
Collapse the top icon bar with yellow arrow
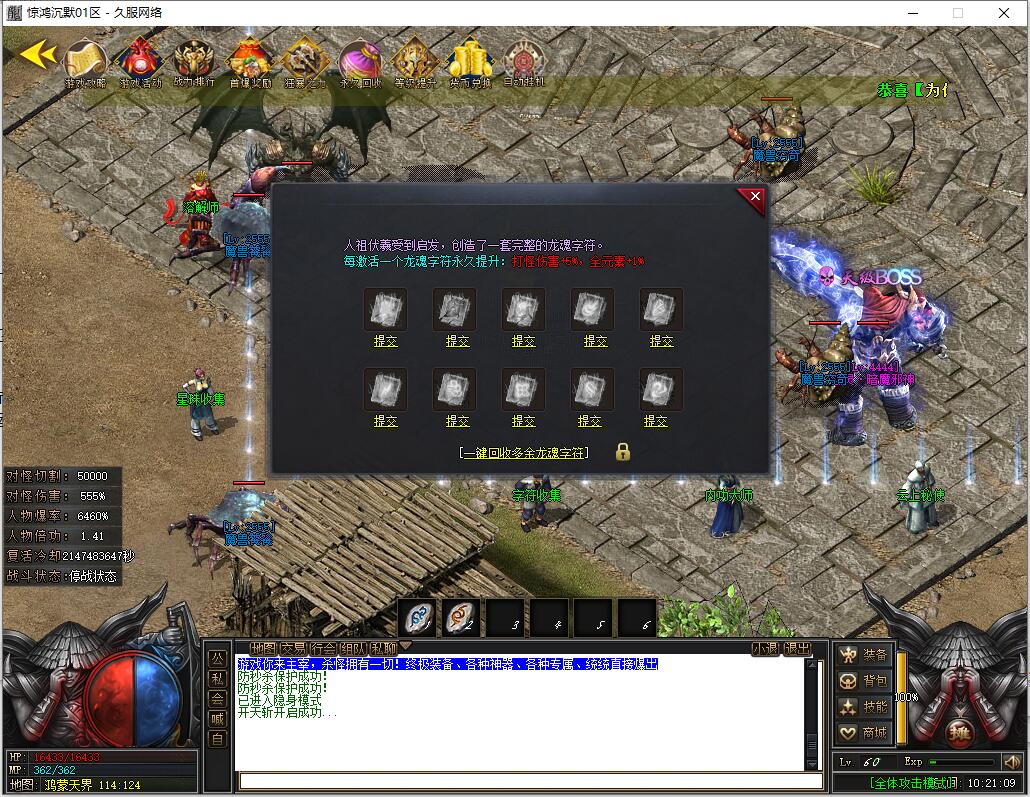coord(37,54)
